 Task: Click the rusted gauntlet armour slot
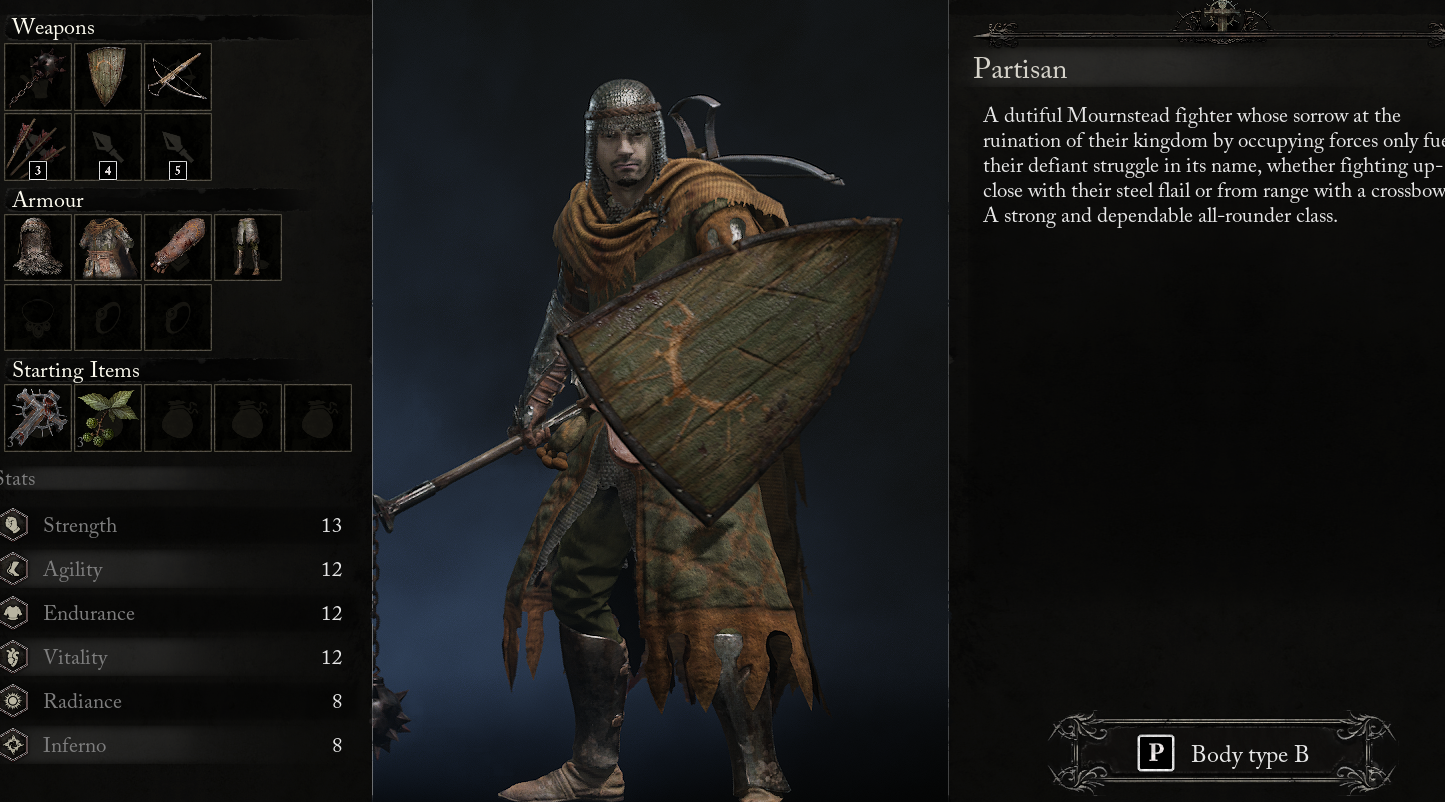pyautogui.click(x=177, y=247)
